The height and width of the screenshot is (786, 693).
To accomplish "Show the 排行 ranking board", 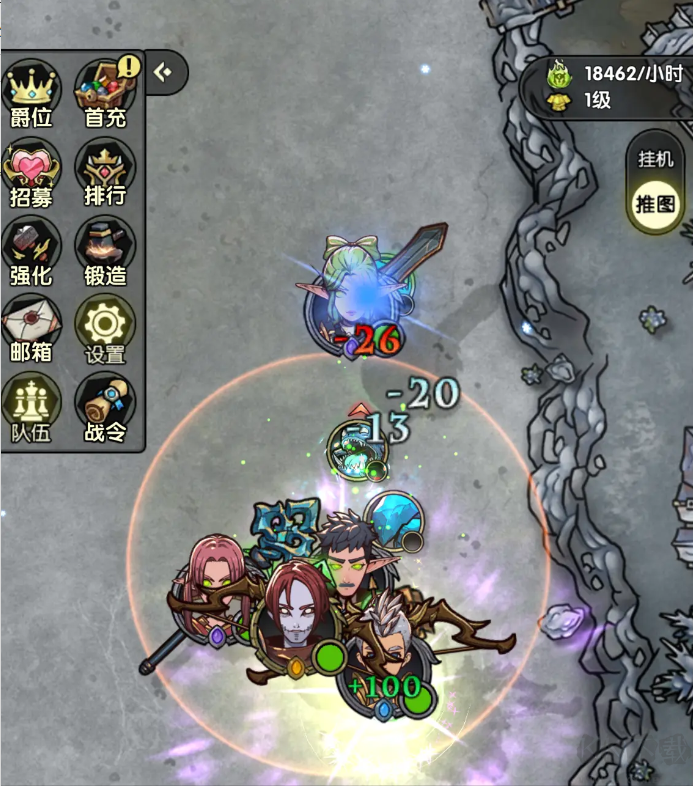I will point(105,174).
